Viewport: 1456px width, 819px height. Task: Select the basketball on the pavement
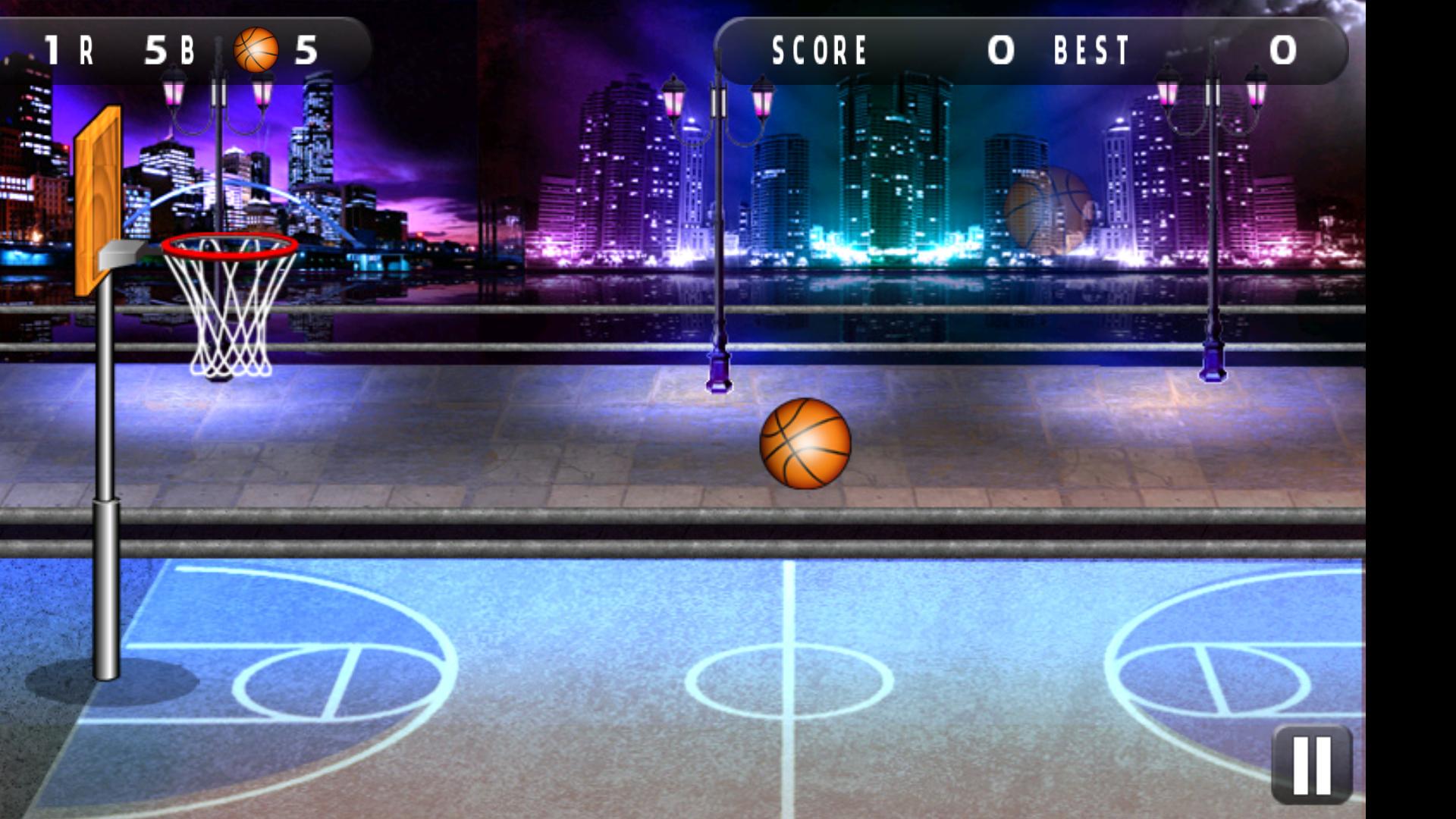pyautogui.click(x=805, y=445)
